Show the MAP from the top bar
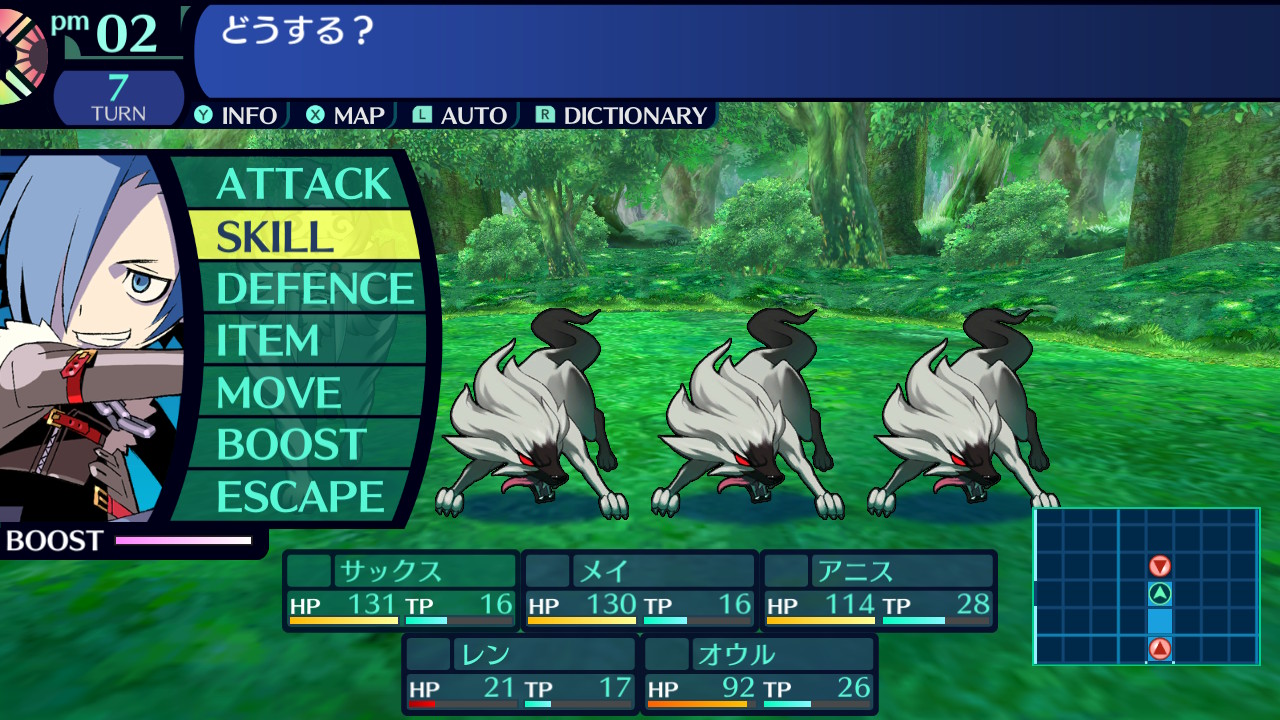 click(346, 116)
